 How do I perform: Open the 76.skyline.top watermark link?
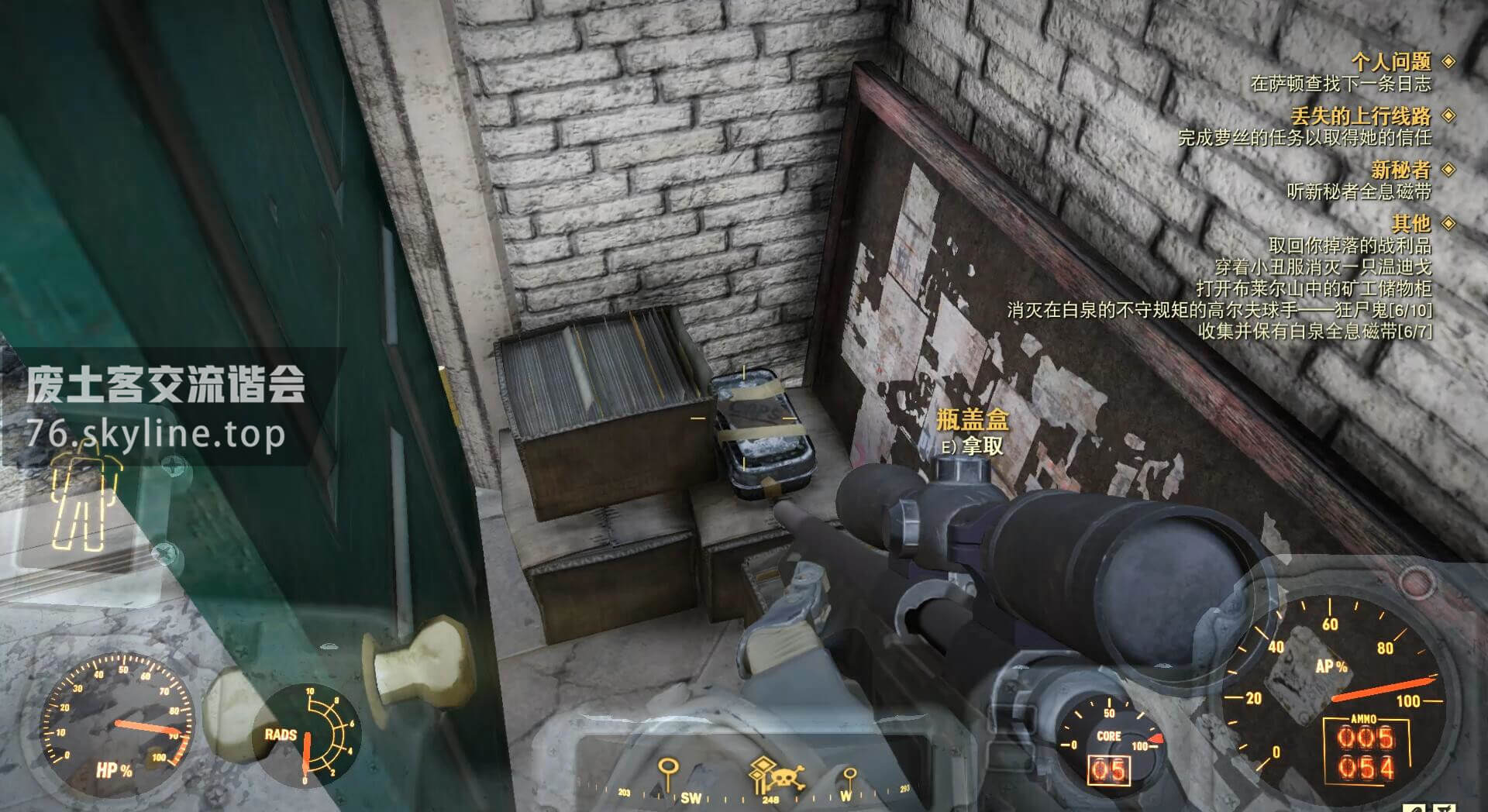point(156,434)
